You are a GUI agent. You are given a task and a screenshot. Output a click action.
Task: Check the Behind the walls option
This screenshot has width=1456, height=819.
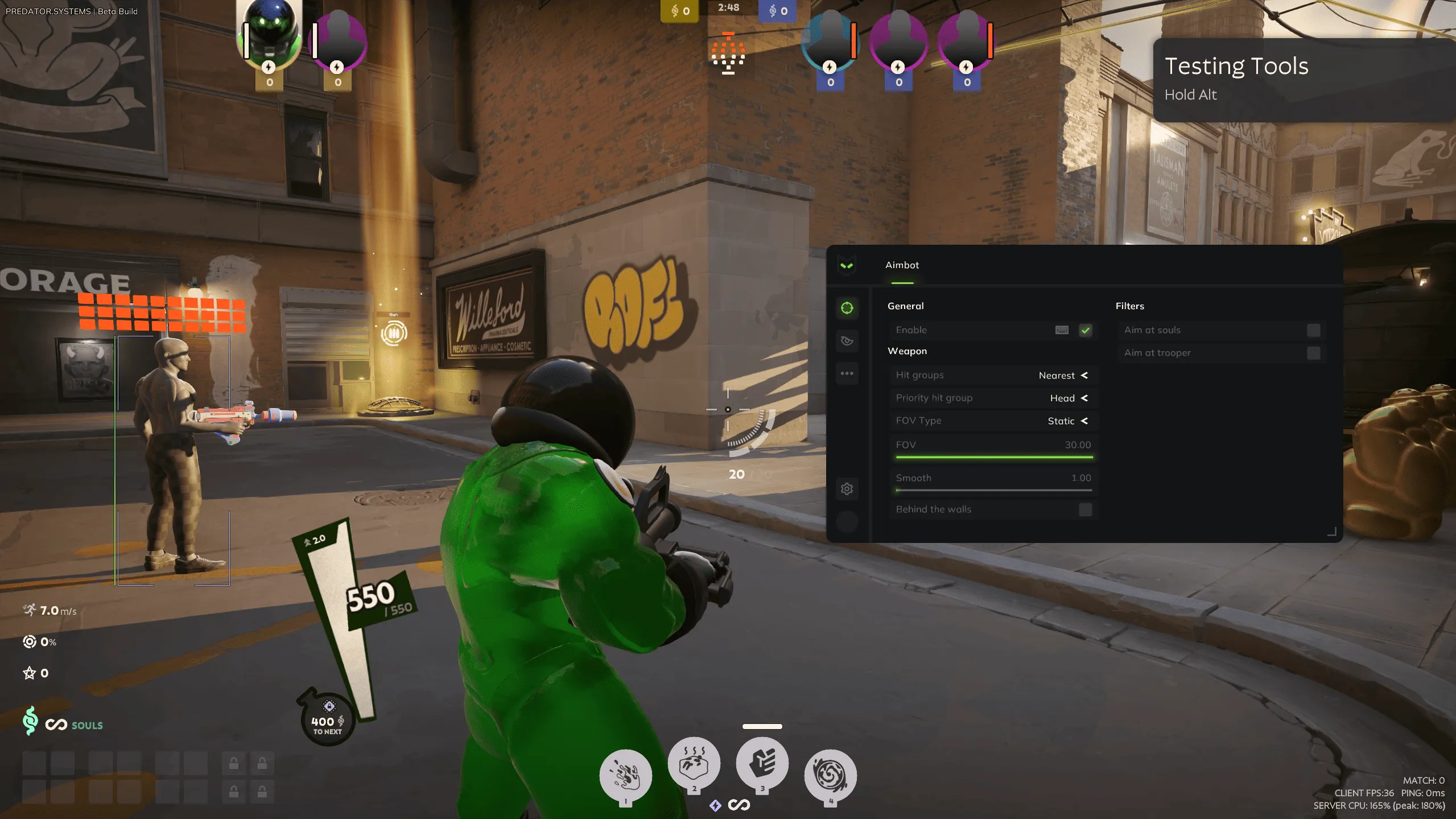tap(1086, 509)
